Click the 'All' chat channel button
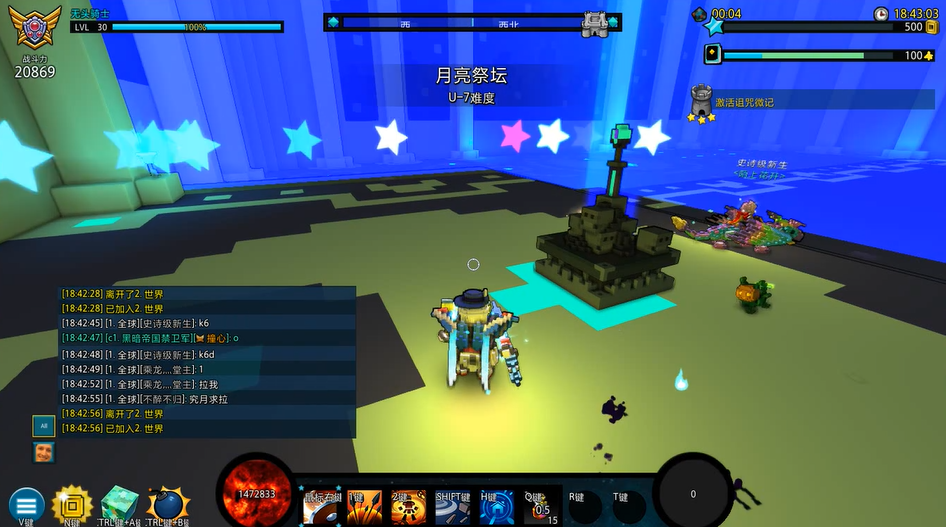Viewport: 946px width, 527px height. click(x=43, y=425)
